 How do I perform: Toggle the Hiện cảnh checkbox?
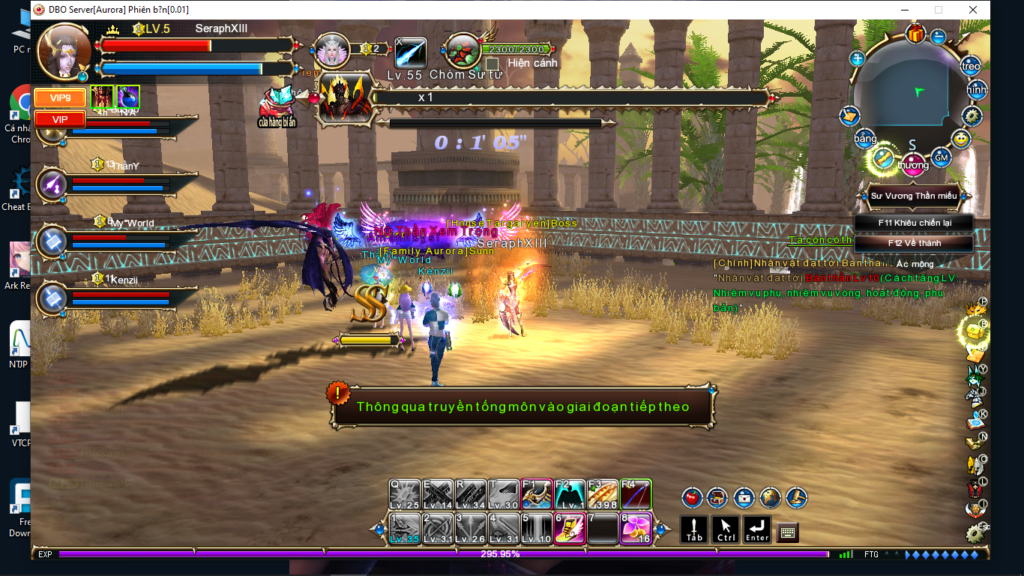pyautogui.click(x=492, y=63)
